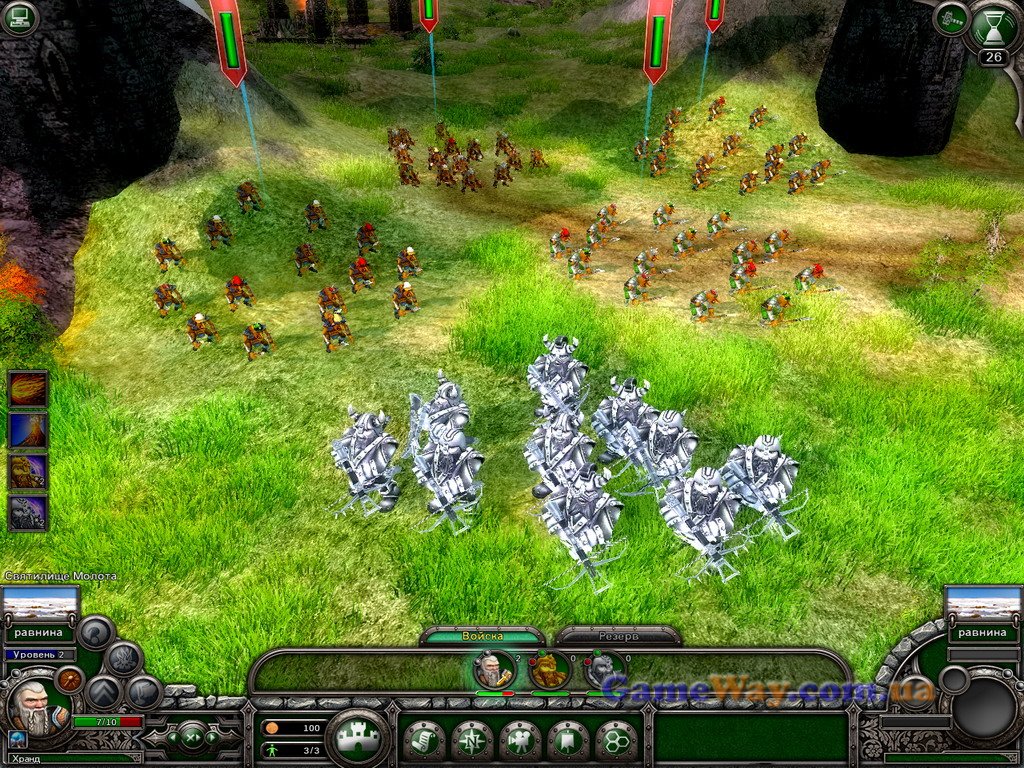Select the white-bearded dwarf hero unit portrait

click(494, 669)
